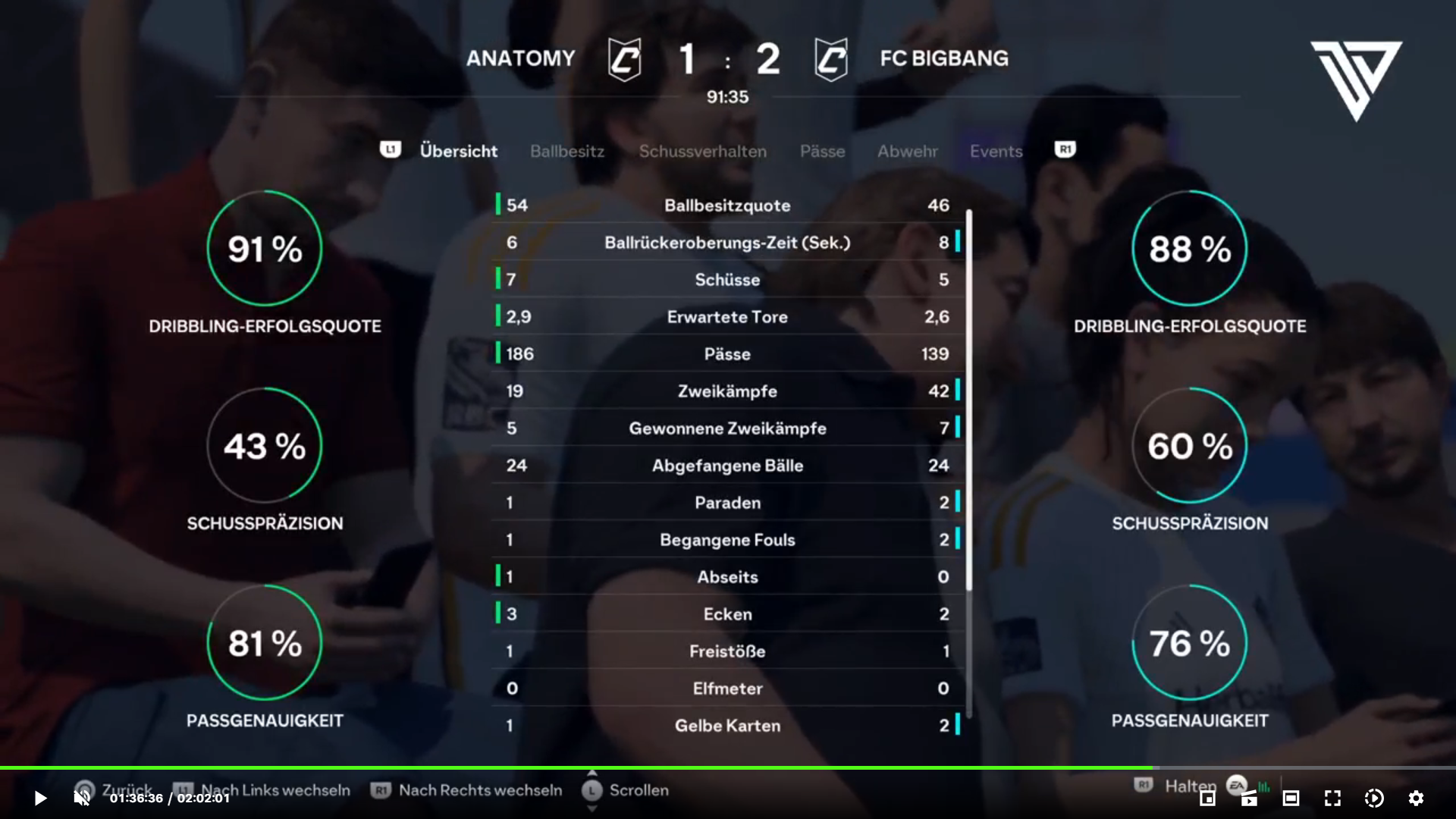Select the Pässe tab
Image resolution: width=1456 pixels, height=819 pixels.
point(822,152)
